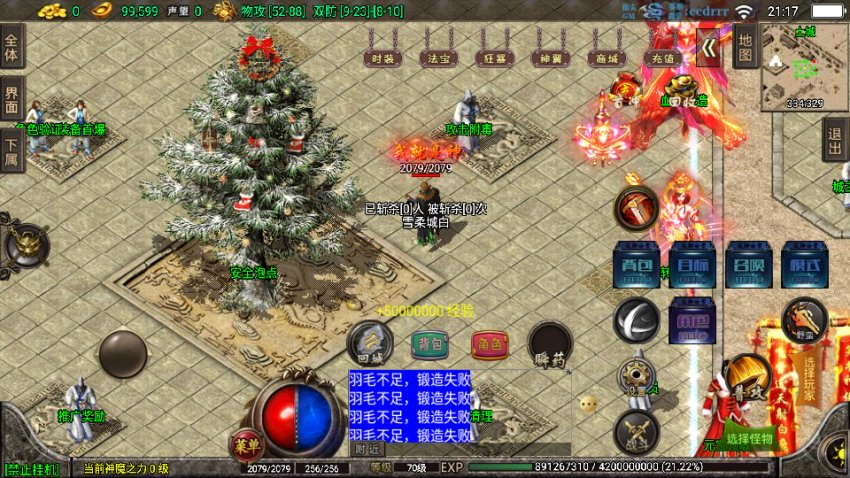Screen dimensions: 850x478
Task: Tap the 瞬药 instant potion slot
Action: tap(549, 343)
